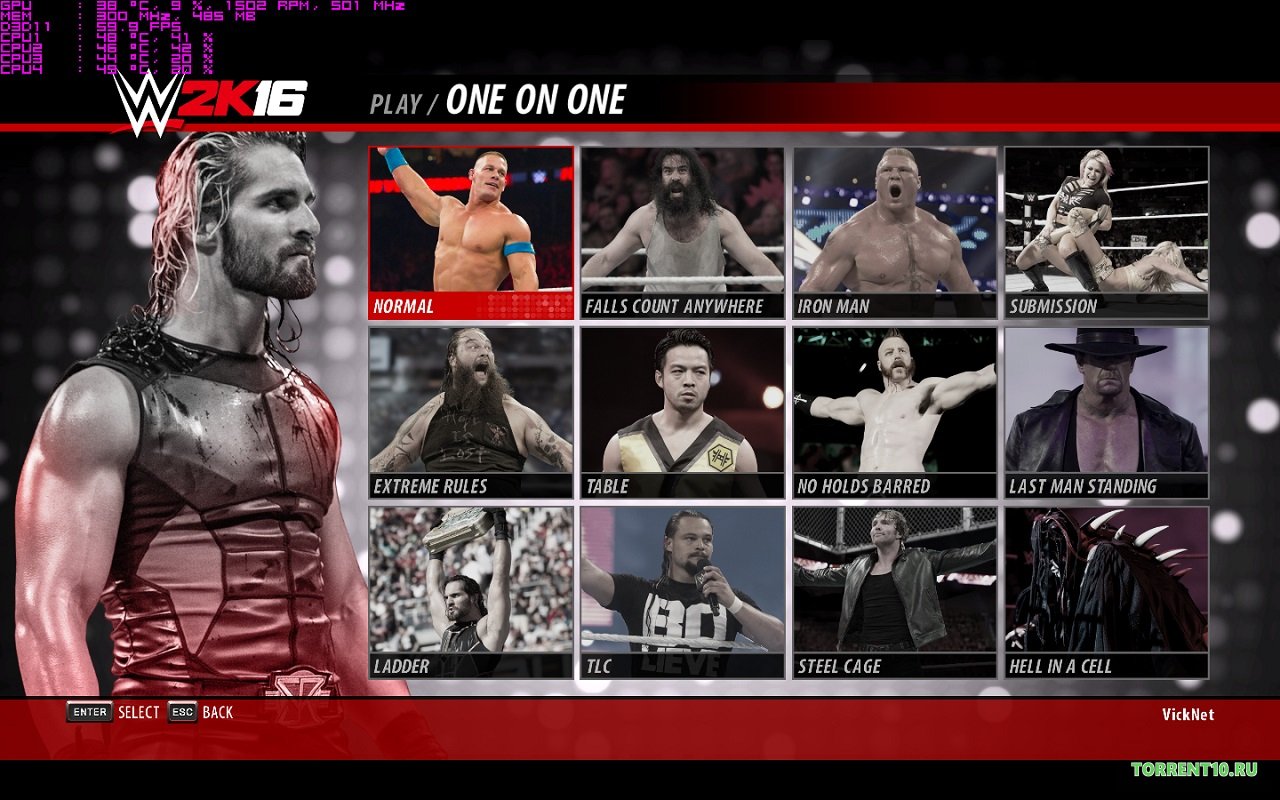Choose the Table match tile

point(682,413)
